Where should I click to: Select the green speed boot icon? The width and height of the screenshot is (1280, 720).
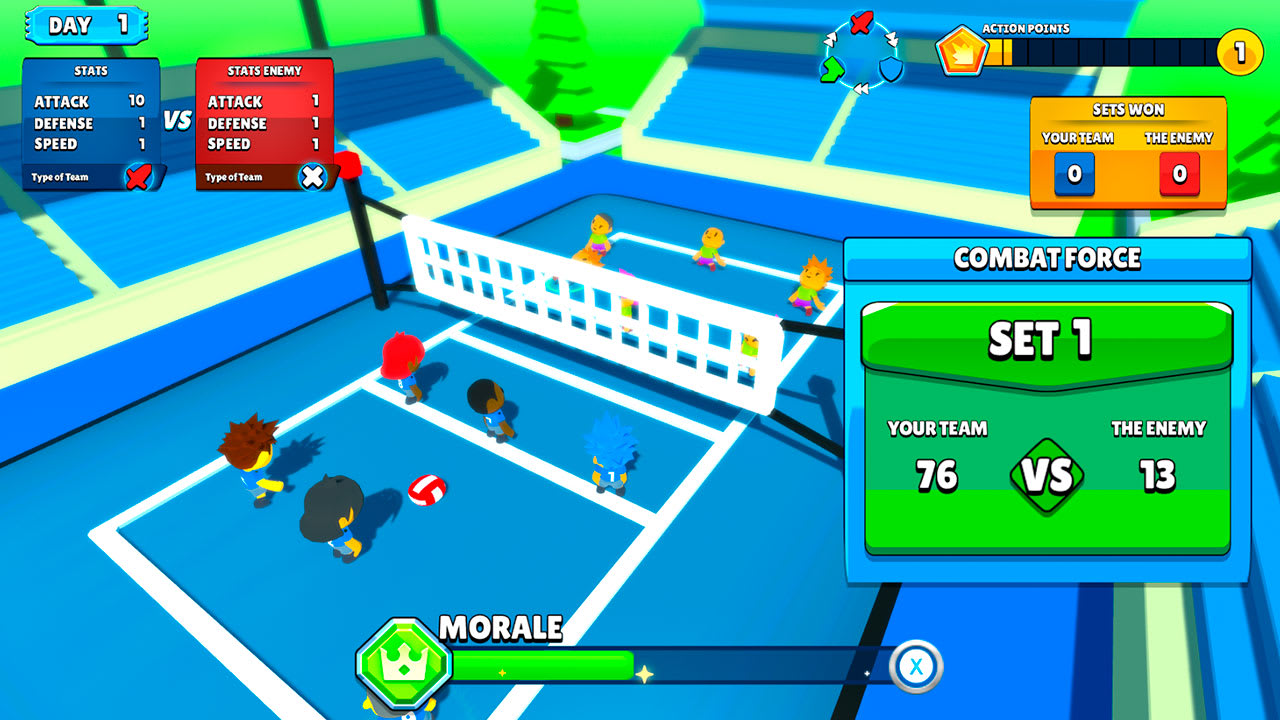(x=833, y=69)
